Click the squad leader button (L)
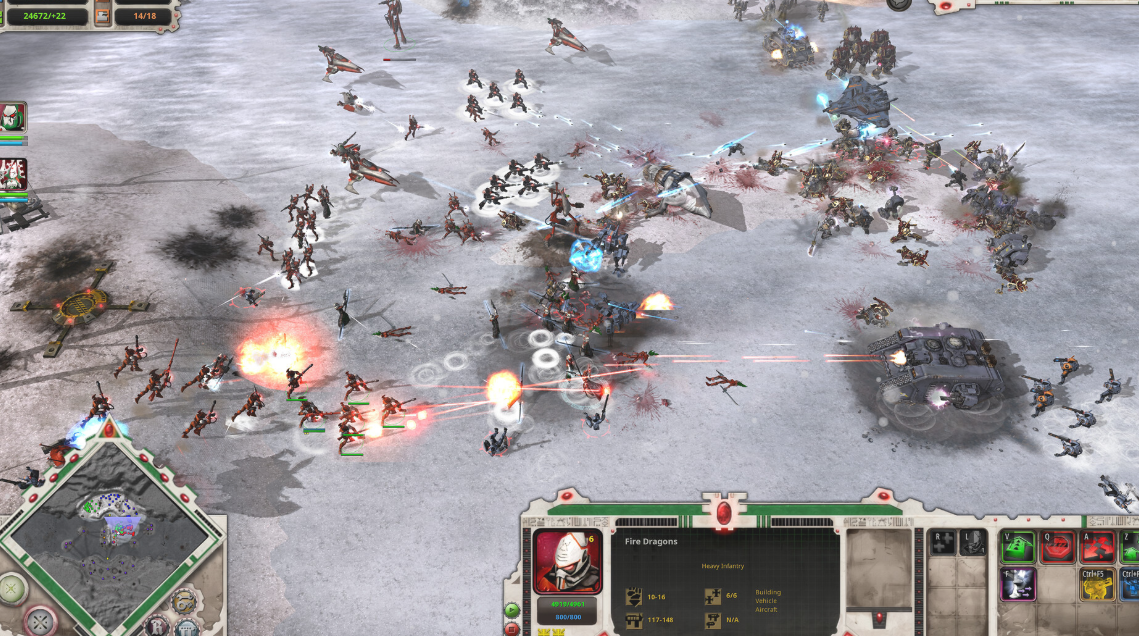This screenshot has height=636, width=1139. point(971,543)
